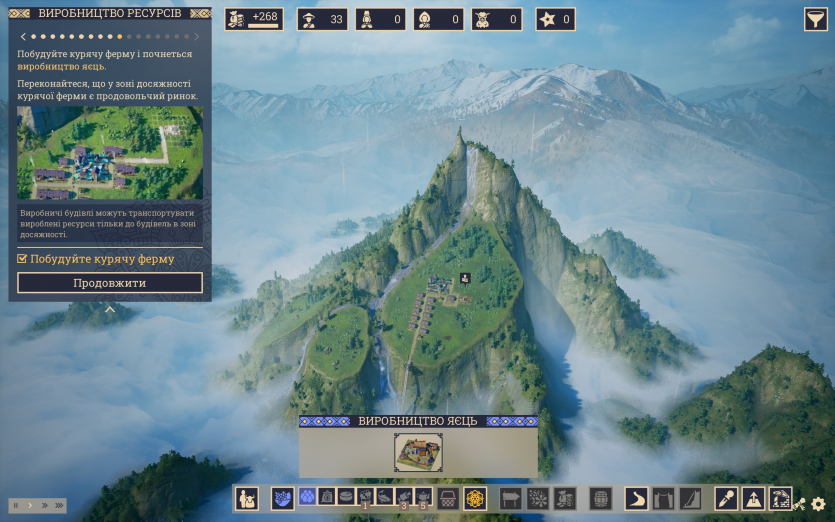This screenshot has width=835, height=522.
Task: Select the road building tool
Action: [x=638, y=497]
